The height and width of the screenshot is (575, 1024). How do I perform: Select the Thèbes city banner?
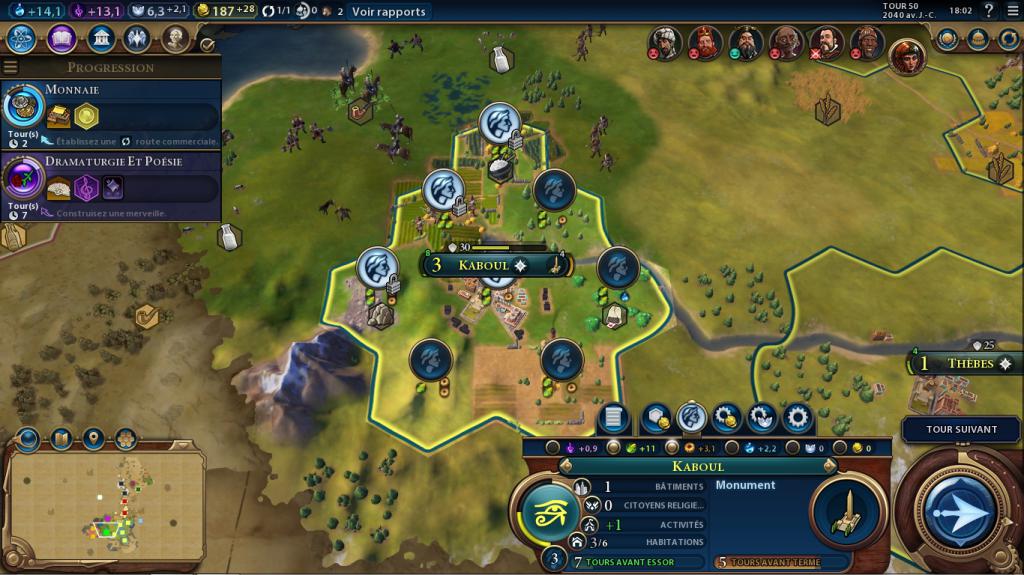[x=965, y=364]
